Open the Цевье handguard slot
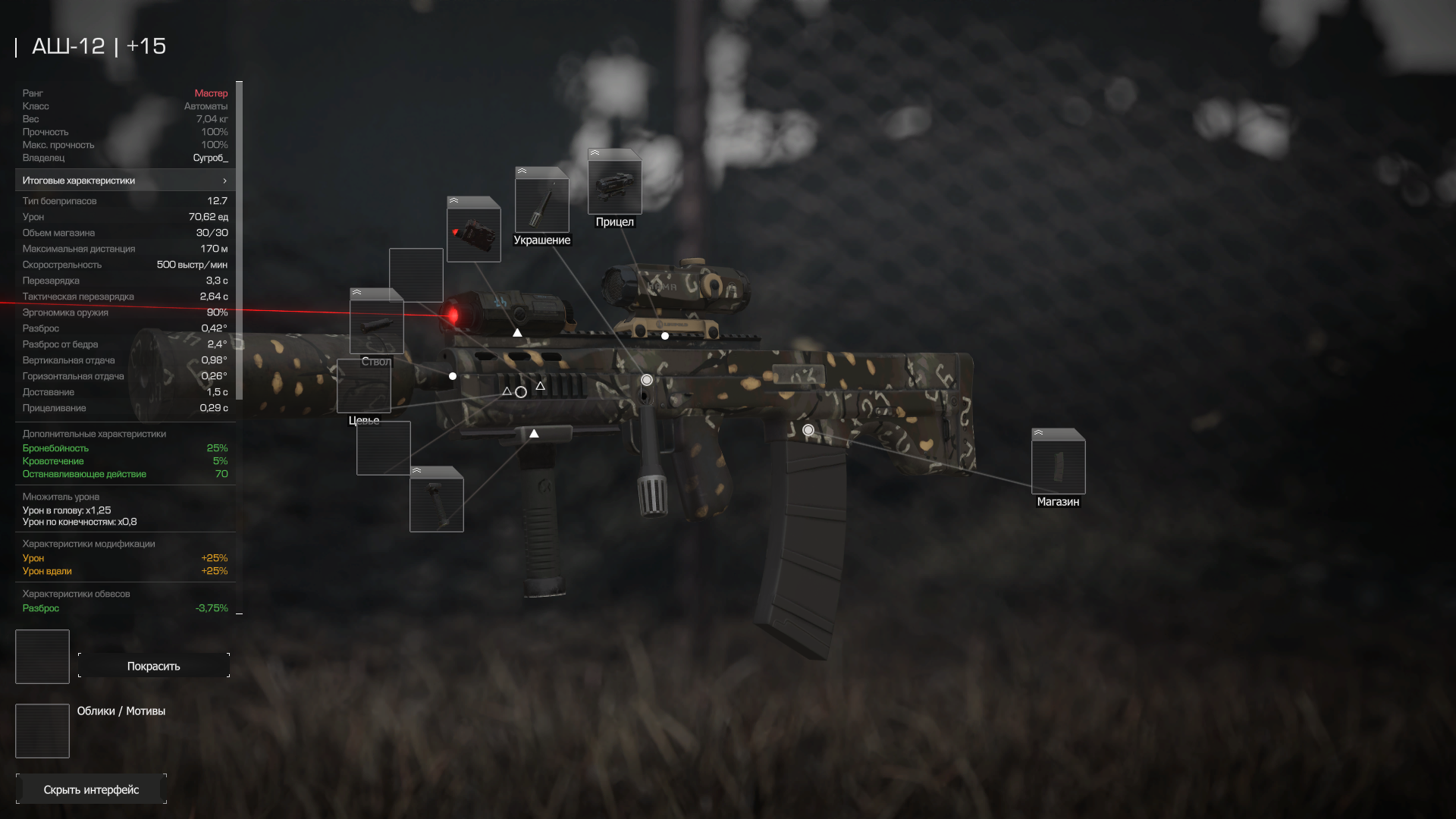 363,386
